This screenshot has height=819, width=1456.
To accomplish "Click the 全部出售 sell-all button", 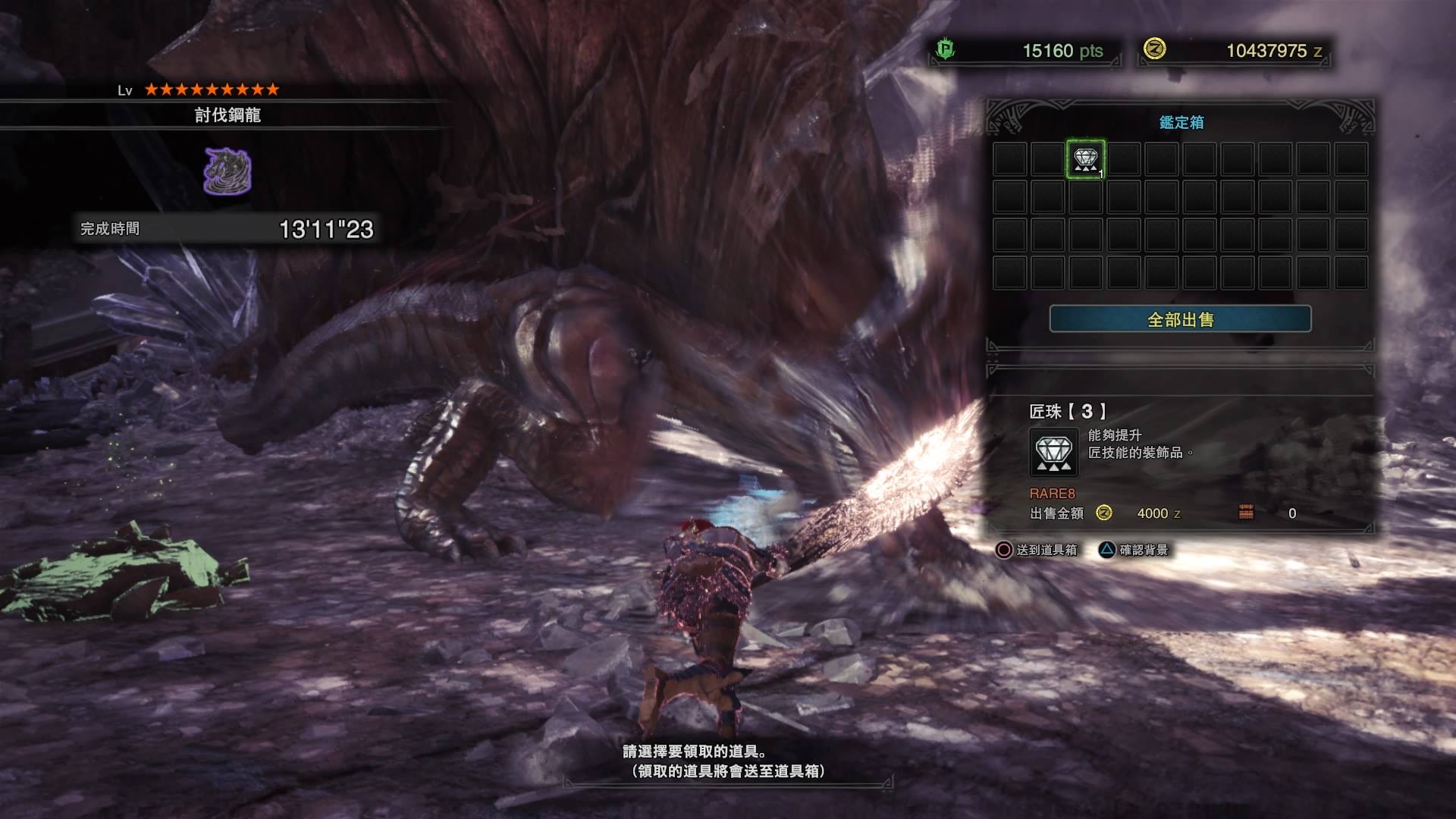I will 1180,319.
